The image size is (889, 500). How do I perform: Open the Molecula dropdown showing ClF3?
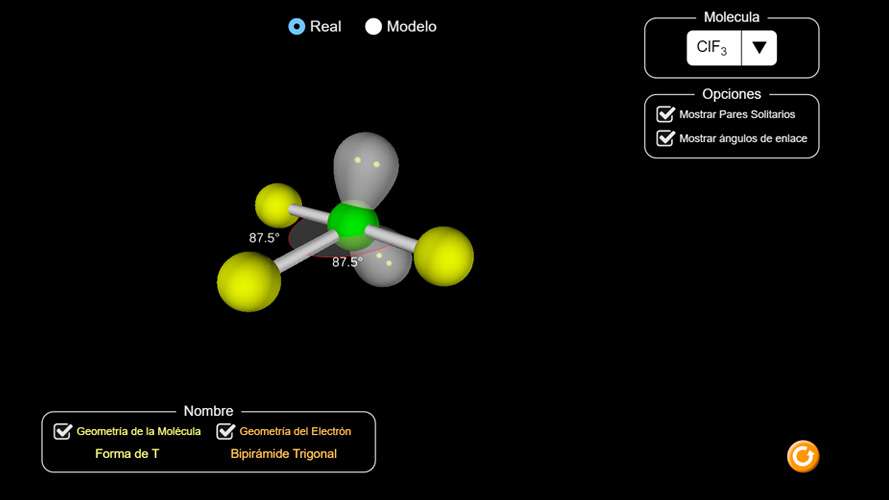(758, 47)
